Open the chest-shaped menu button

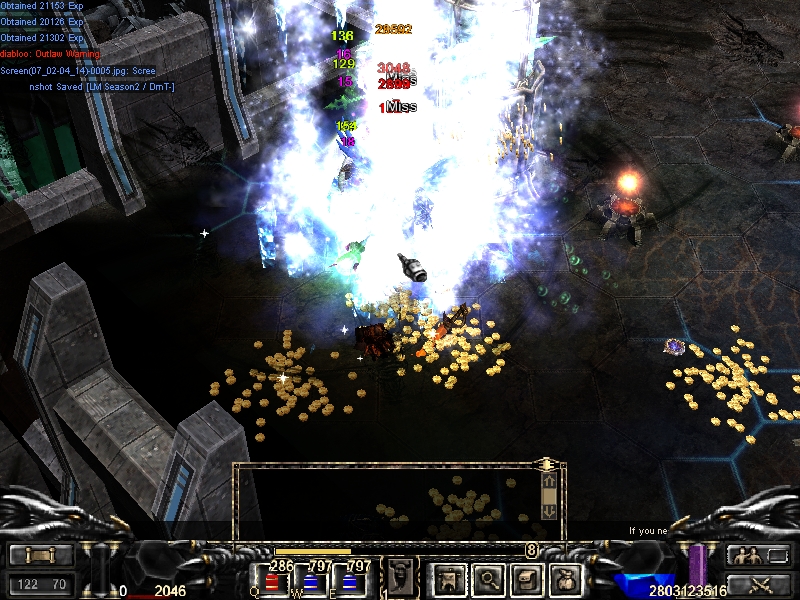[x=527, y=578]
